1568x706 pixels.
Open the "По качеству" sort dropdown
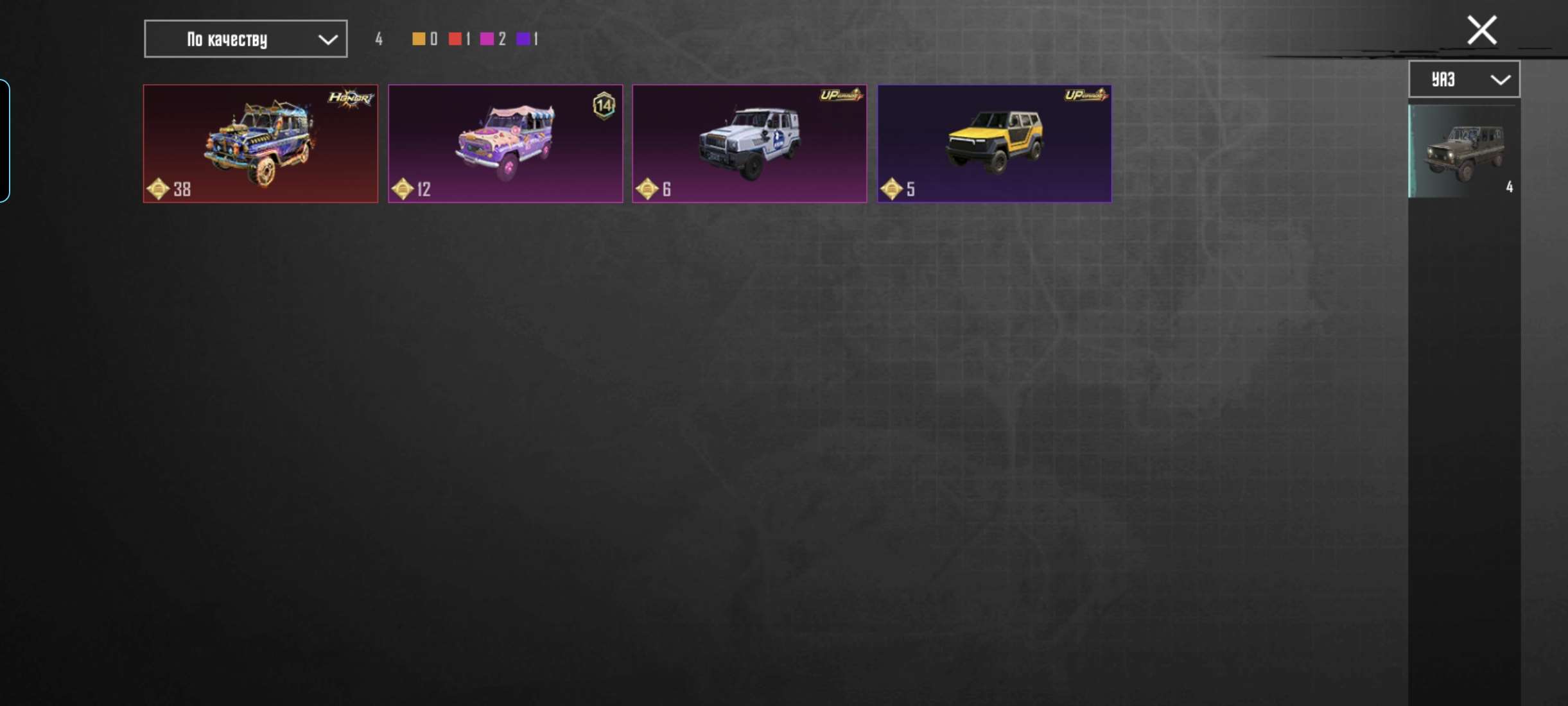(x=245, y=39)
